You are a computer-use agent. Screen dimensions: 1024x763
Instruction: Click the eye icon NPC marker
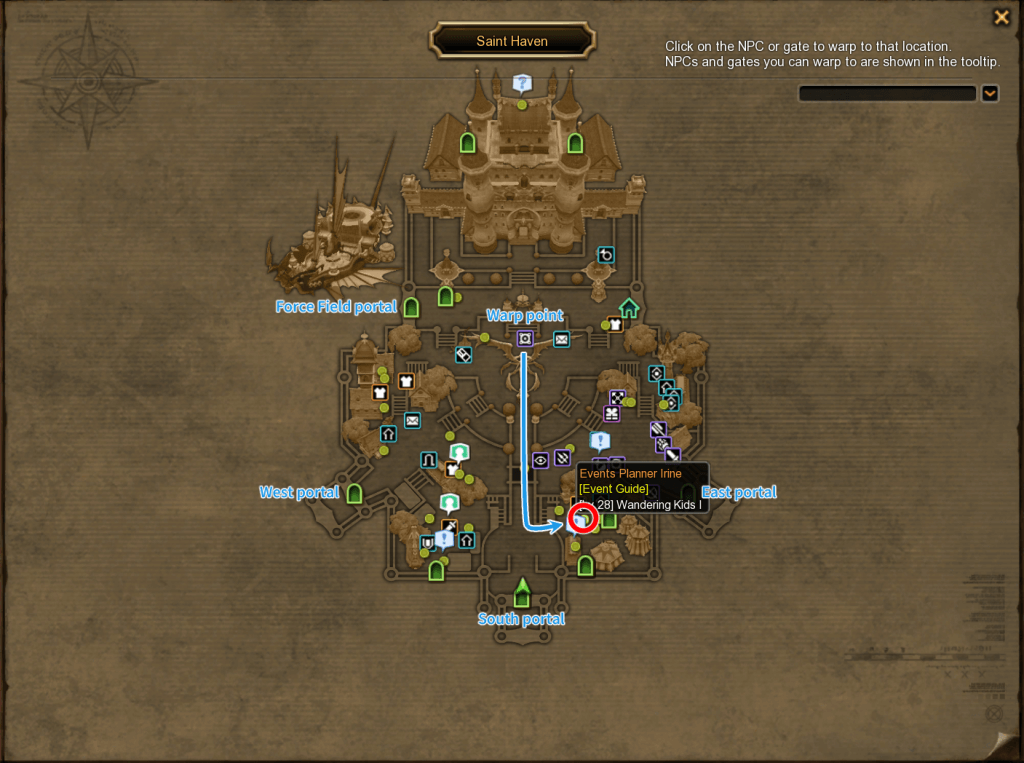coord(540,460)
